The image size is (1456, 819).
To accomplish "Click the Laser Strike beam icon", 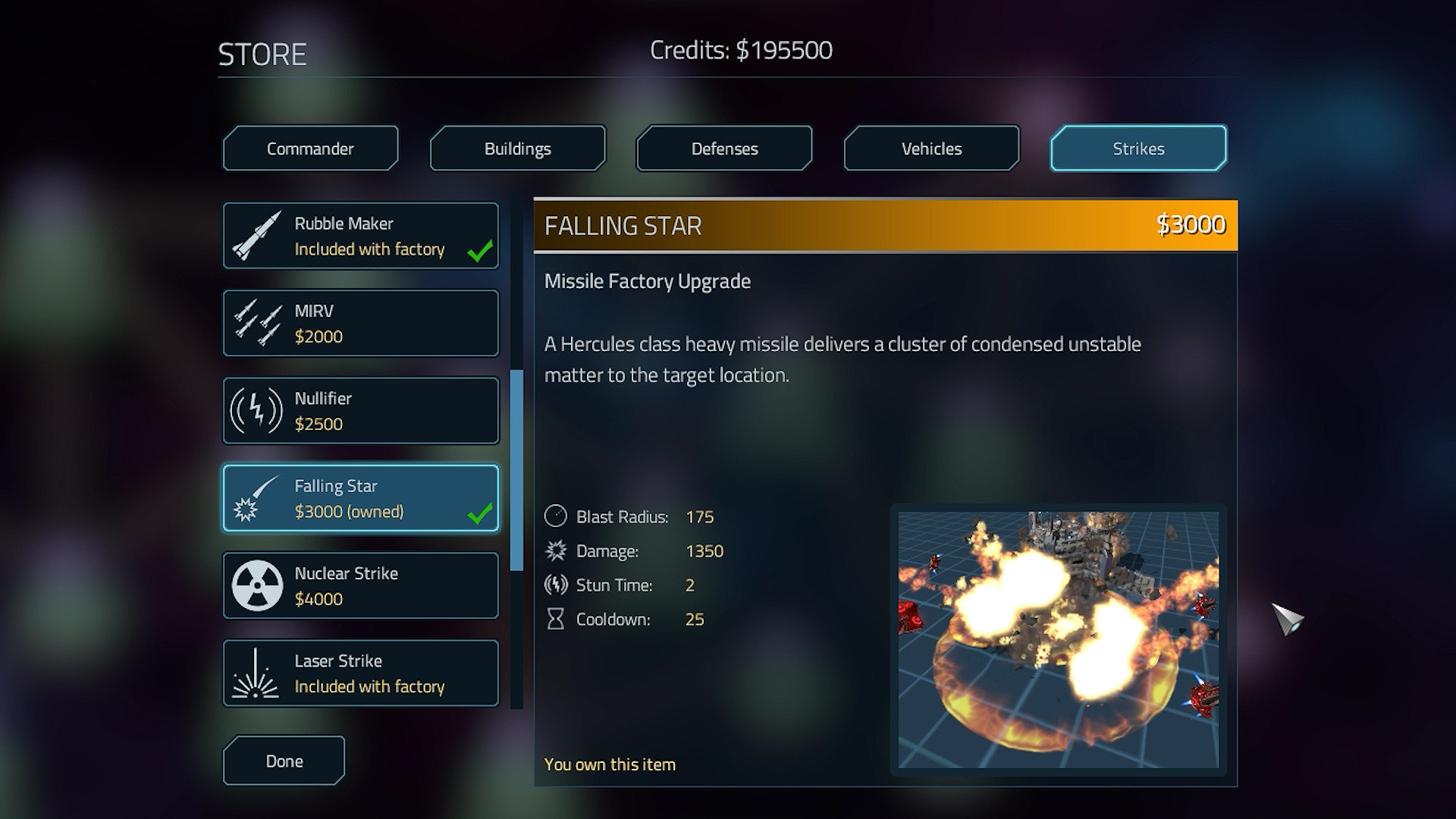I will click(x=256, y=673).
